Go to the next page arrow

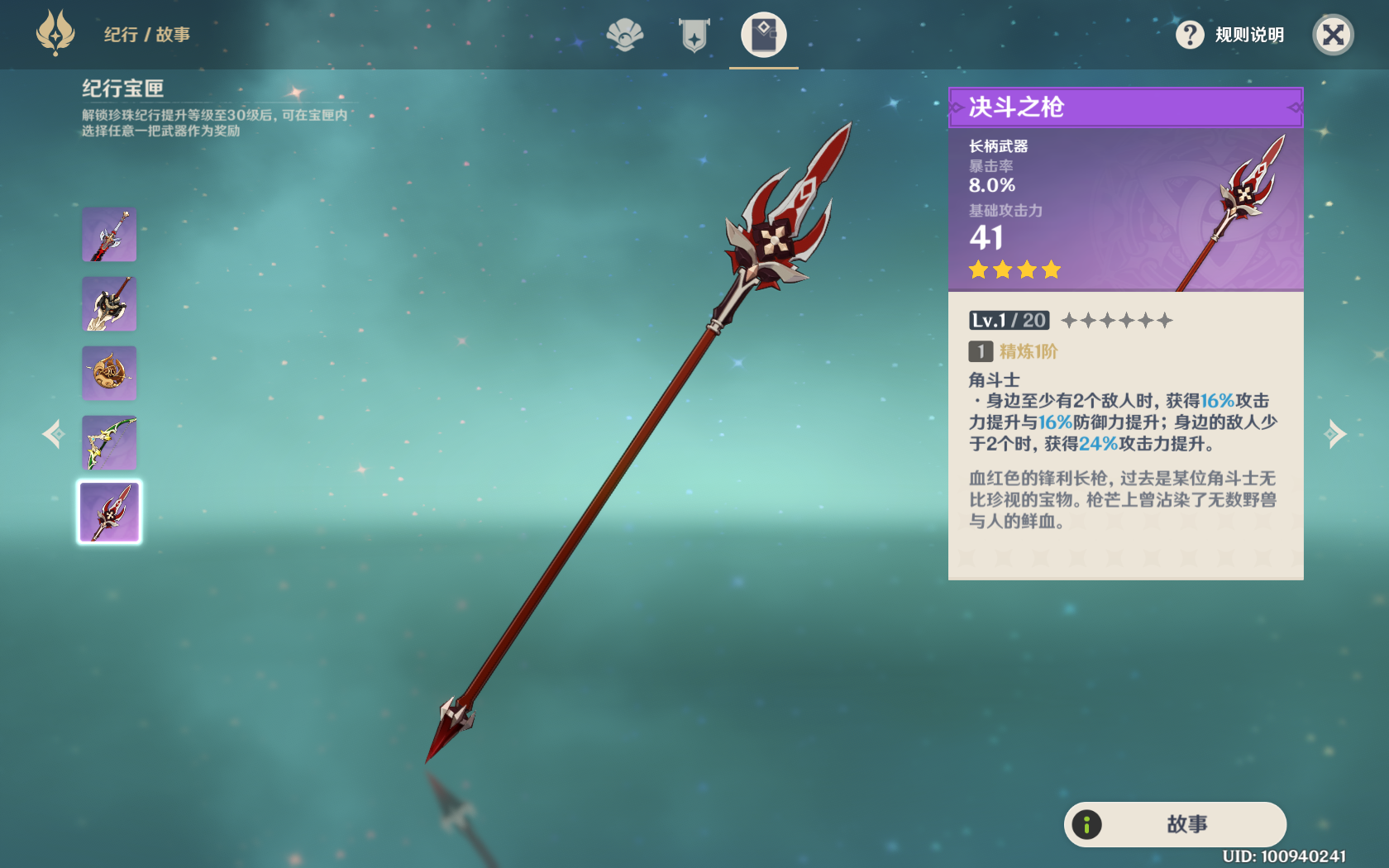pos(1335,434)
